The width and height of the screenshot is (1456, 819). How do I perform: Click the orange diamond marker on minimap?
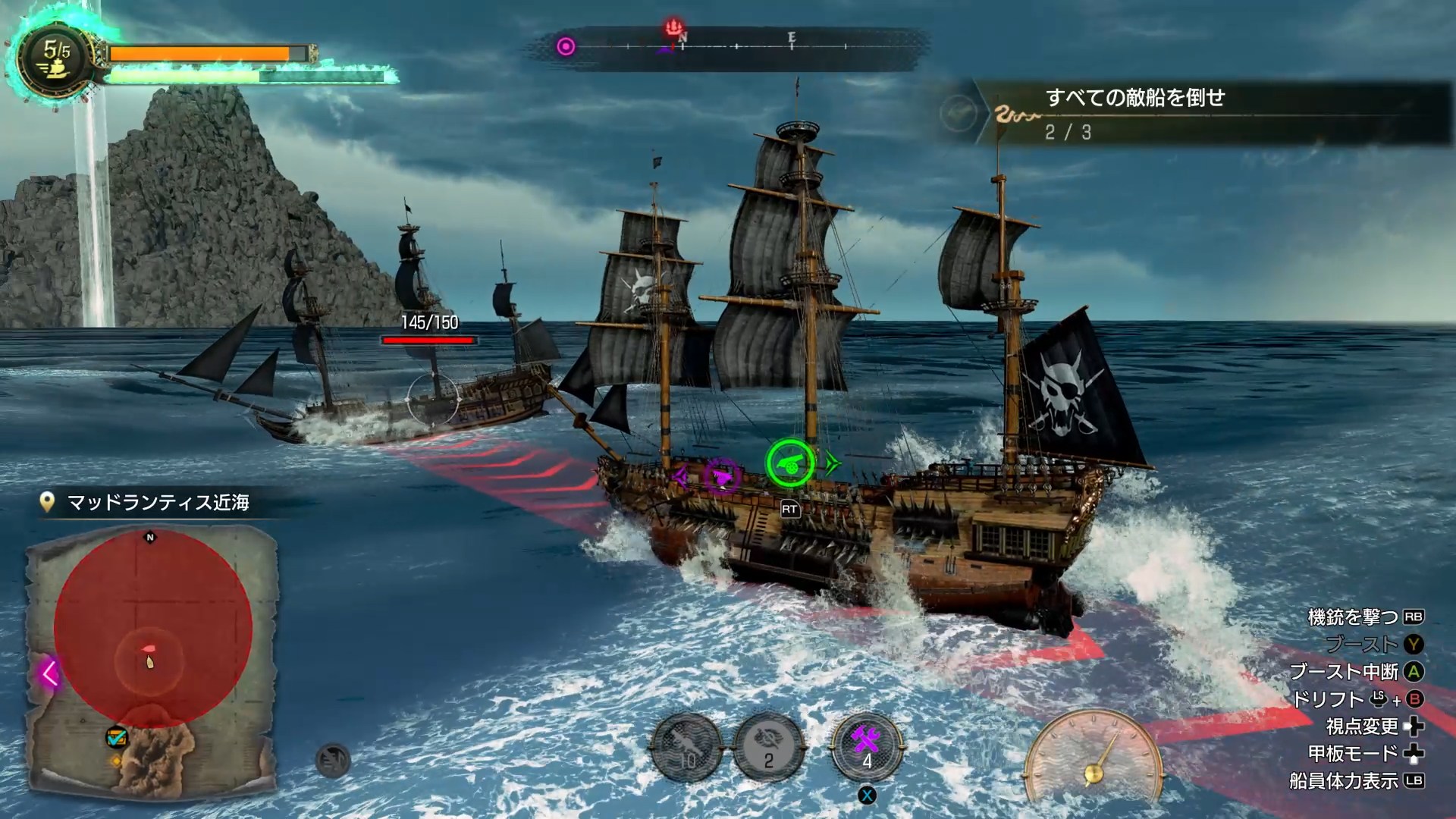coord(116,761)
